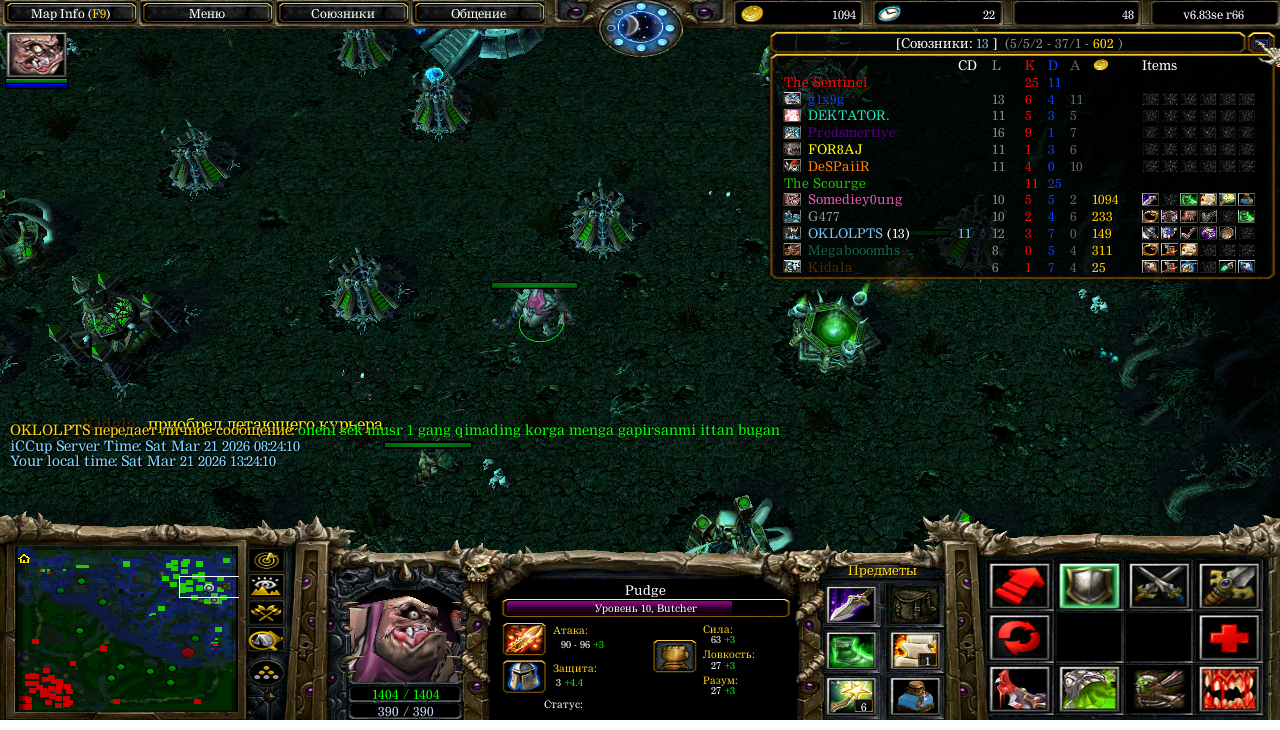Cast the Dismember ultimate ability
This screenshot has height=730, width=1280.
1229,690
